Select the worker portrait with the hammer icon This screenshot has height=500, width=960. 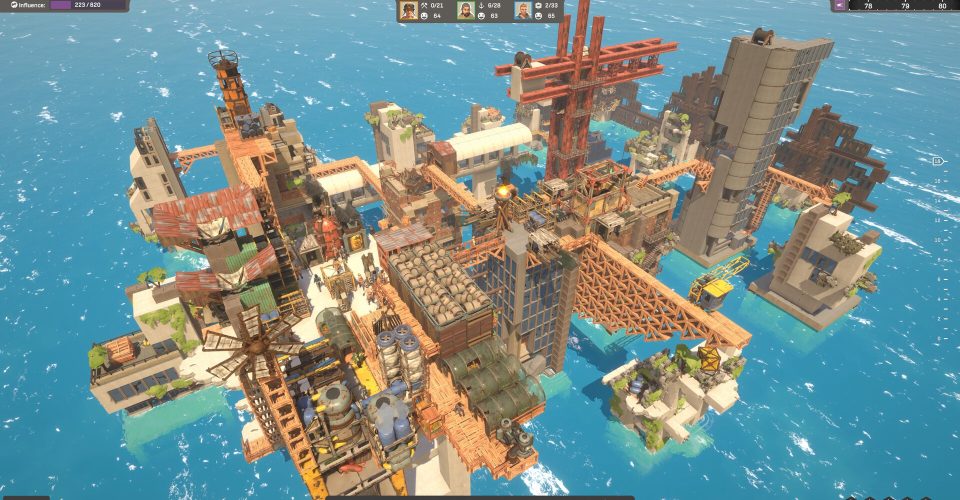click(x=409, y=10)
